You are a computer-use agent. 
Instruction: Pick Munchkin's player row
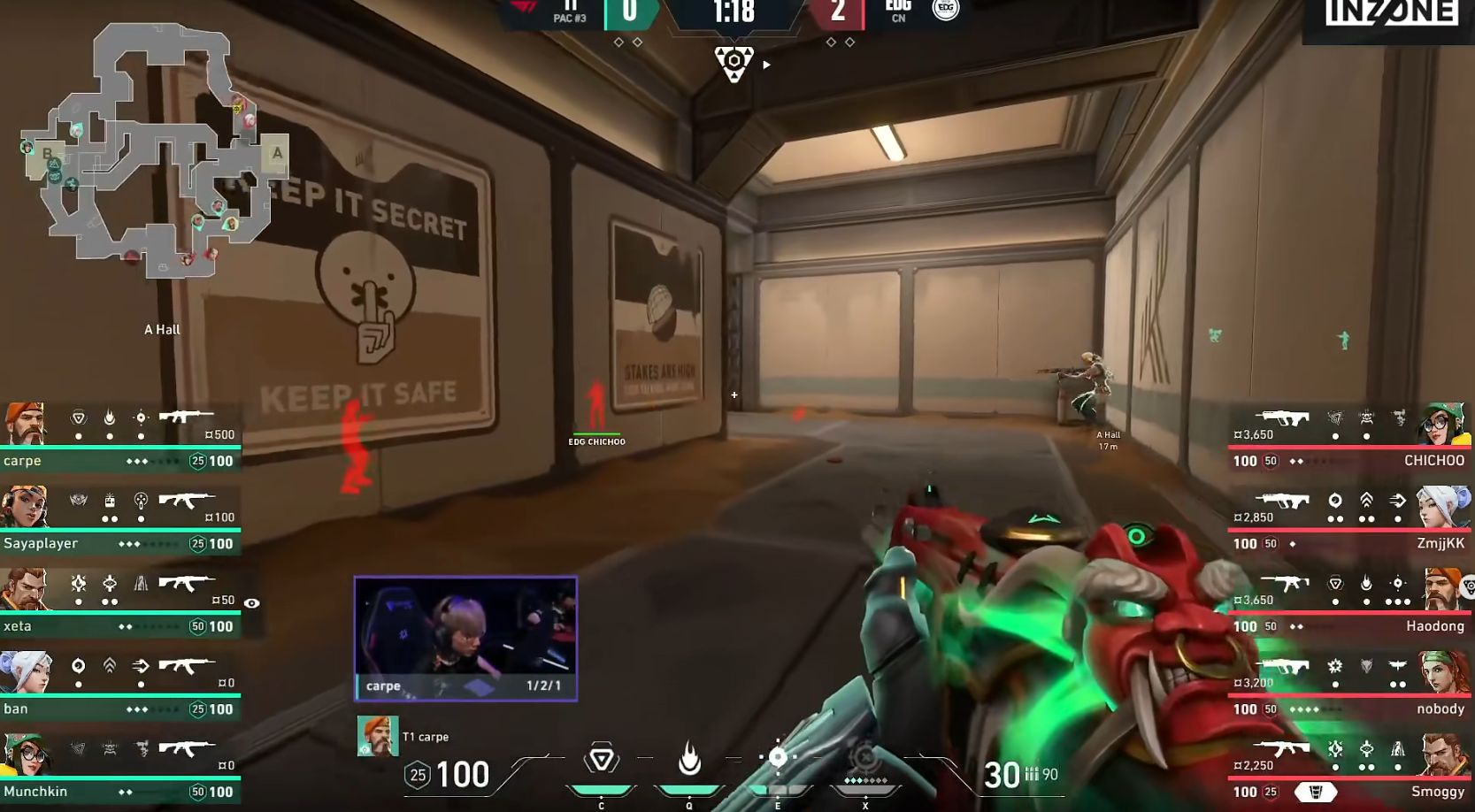coord(119,768)
